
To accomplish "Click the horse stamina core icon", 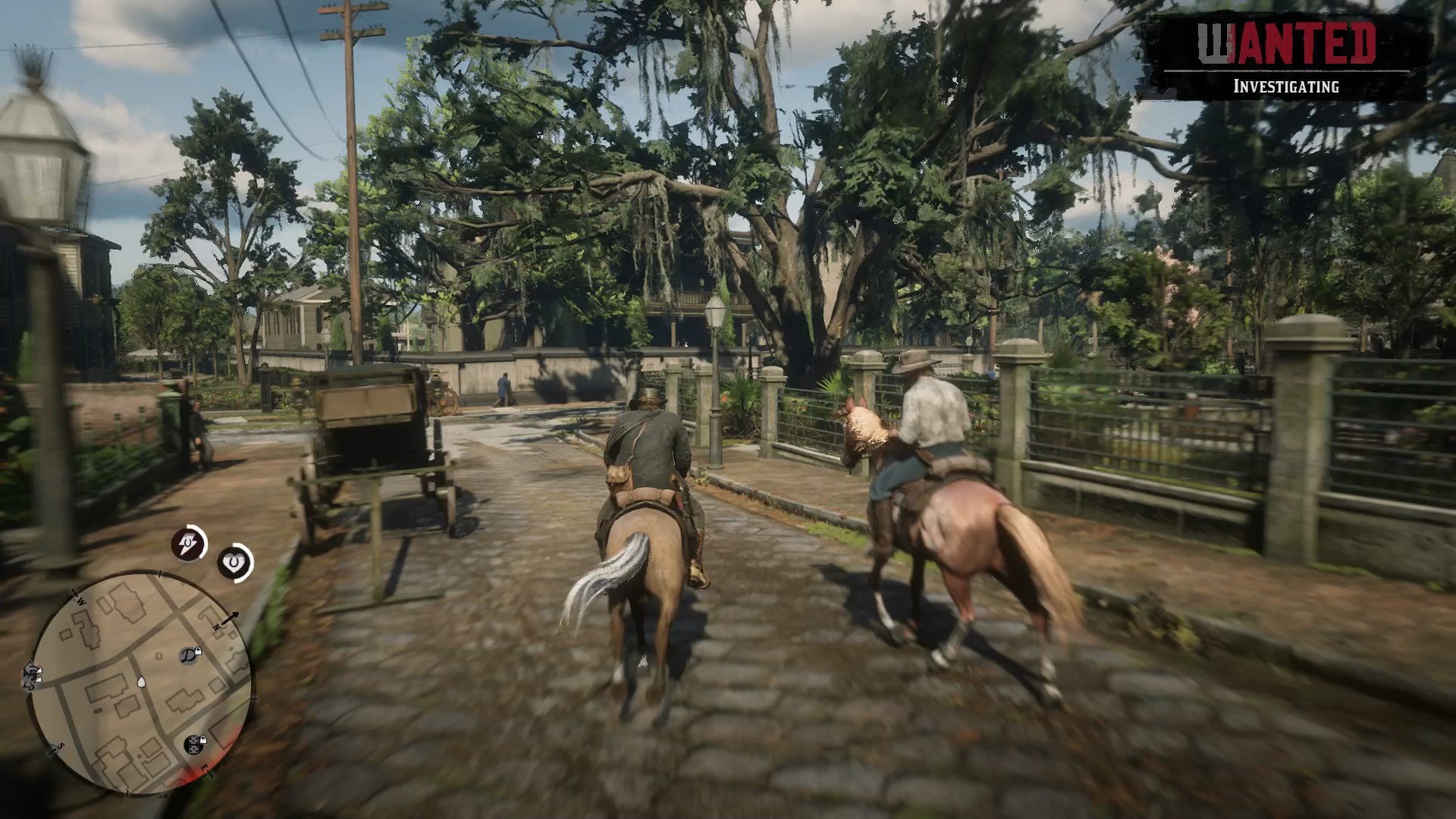I will tap(188, 544).
